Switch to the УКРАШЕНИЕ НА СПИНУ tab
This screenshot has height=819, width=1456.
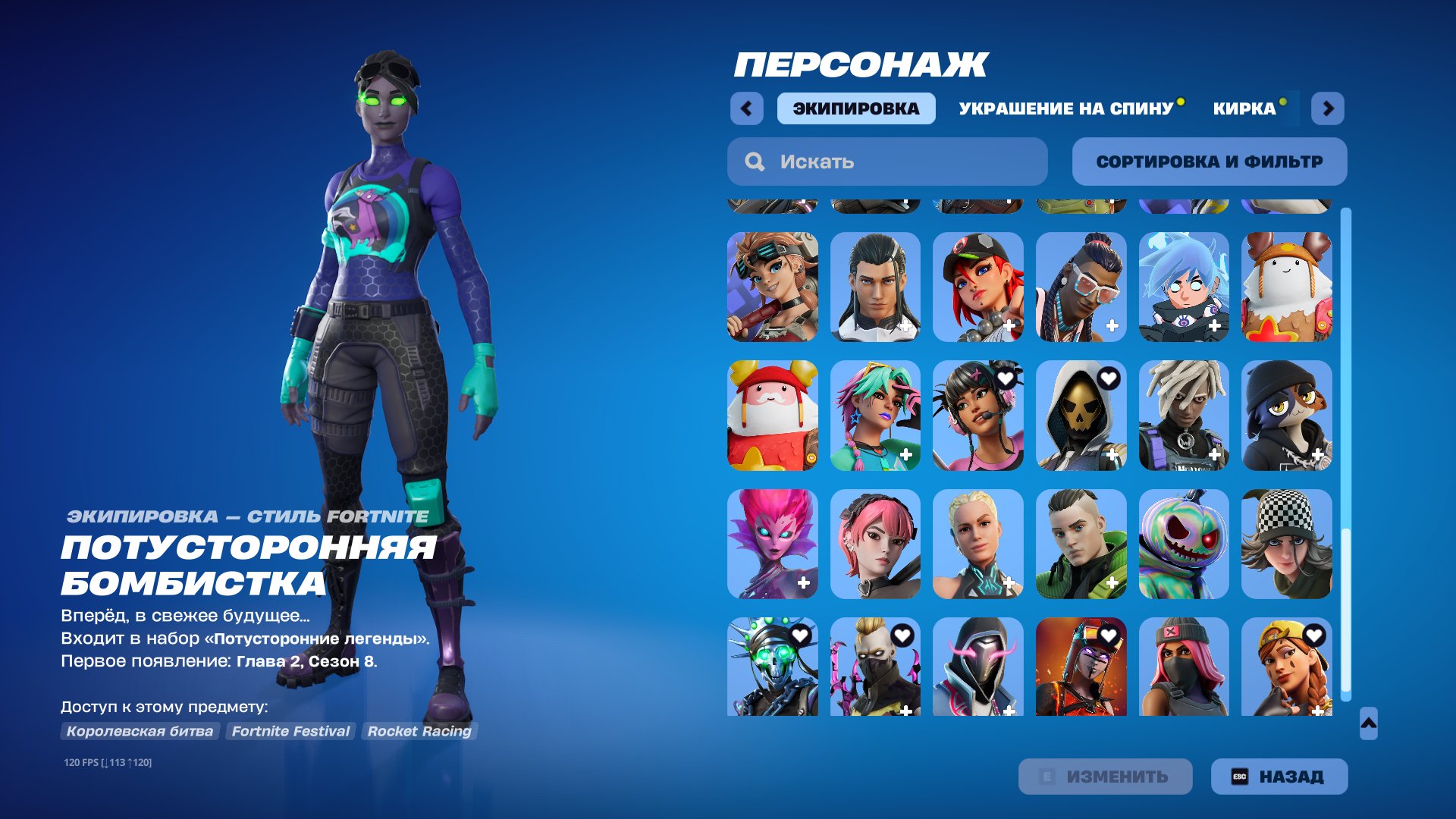click(1065, 108)
